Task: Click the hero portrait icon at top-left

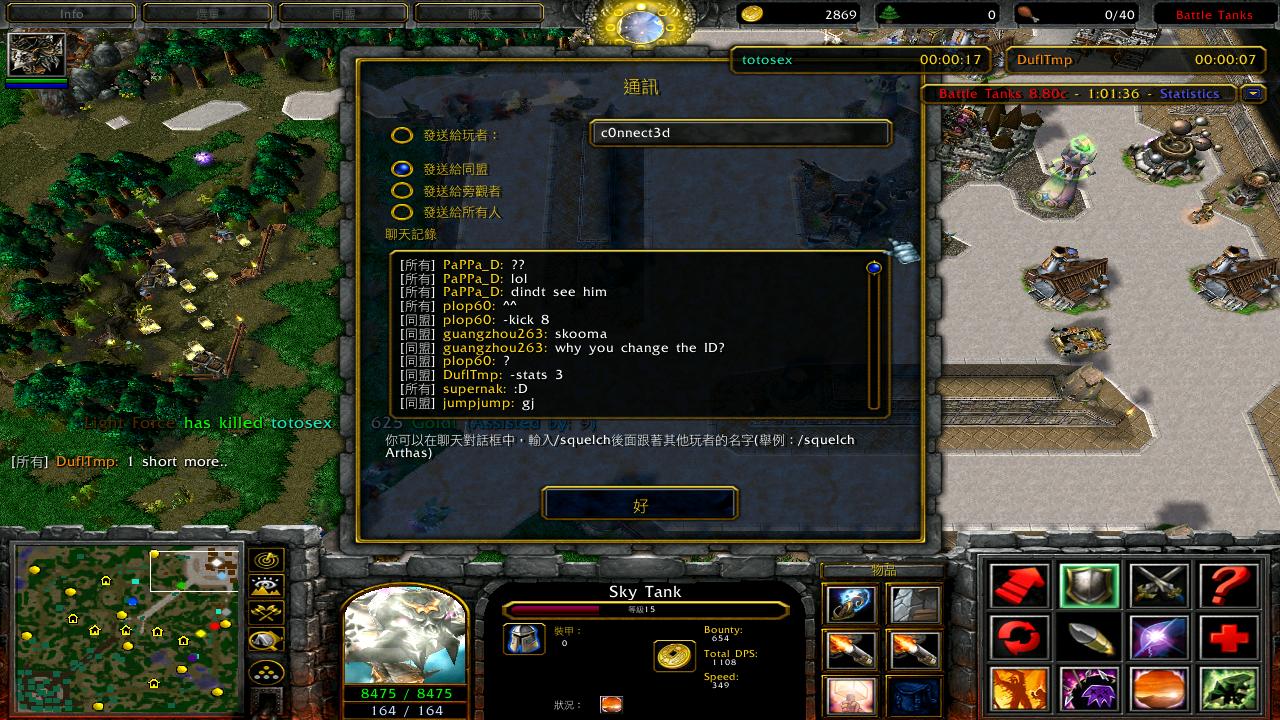Action: click(37, 54)
